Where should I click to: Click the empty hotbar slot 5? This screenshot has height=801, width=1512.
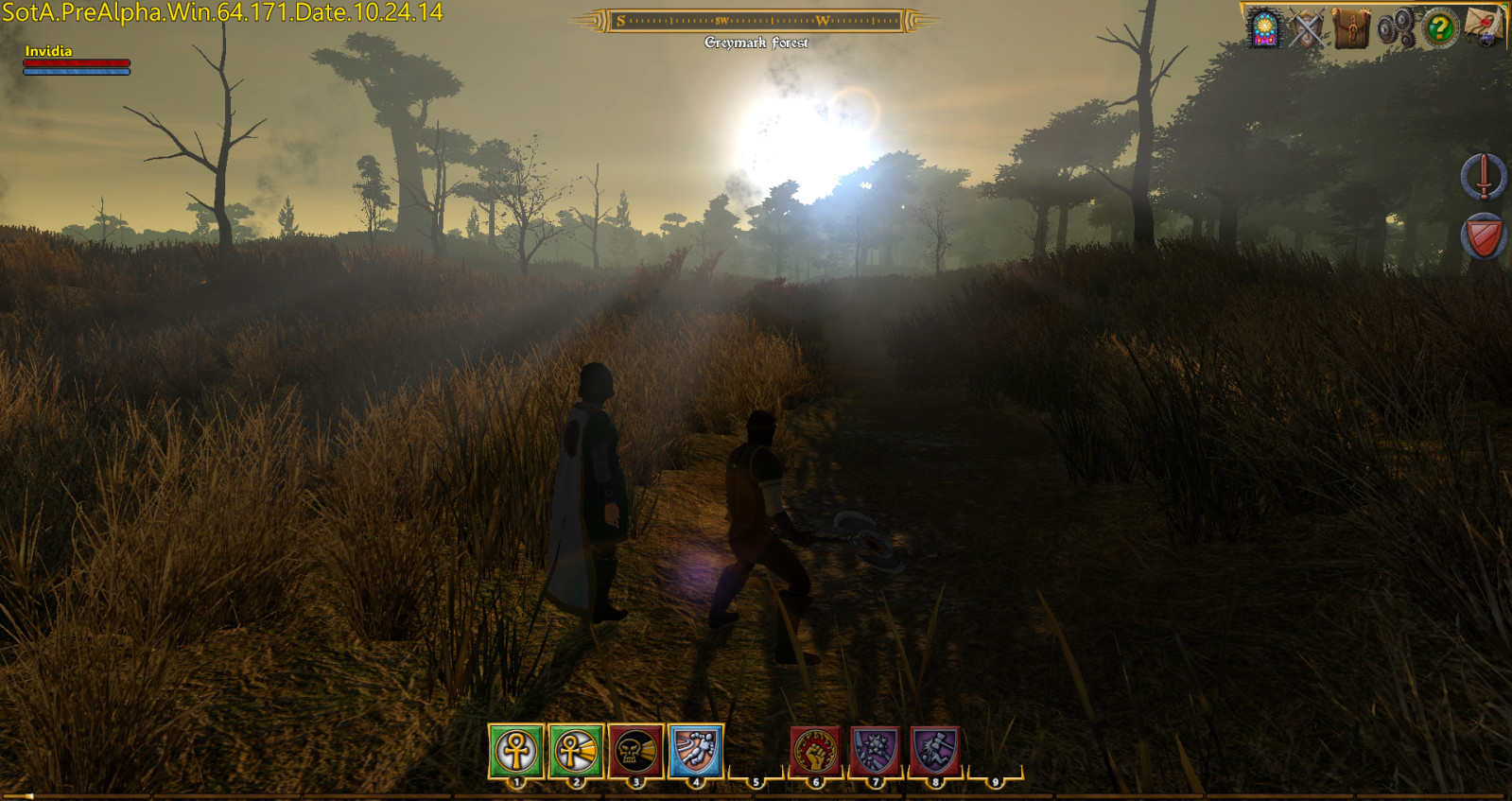point(754,752)
